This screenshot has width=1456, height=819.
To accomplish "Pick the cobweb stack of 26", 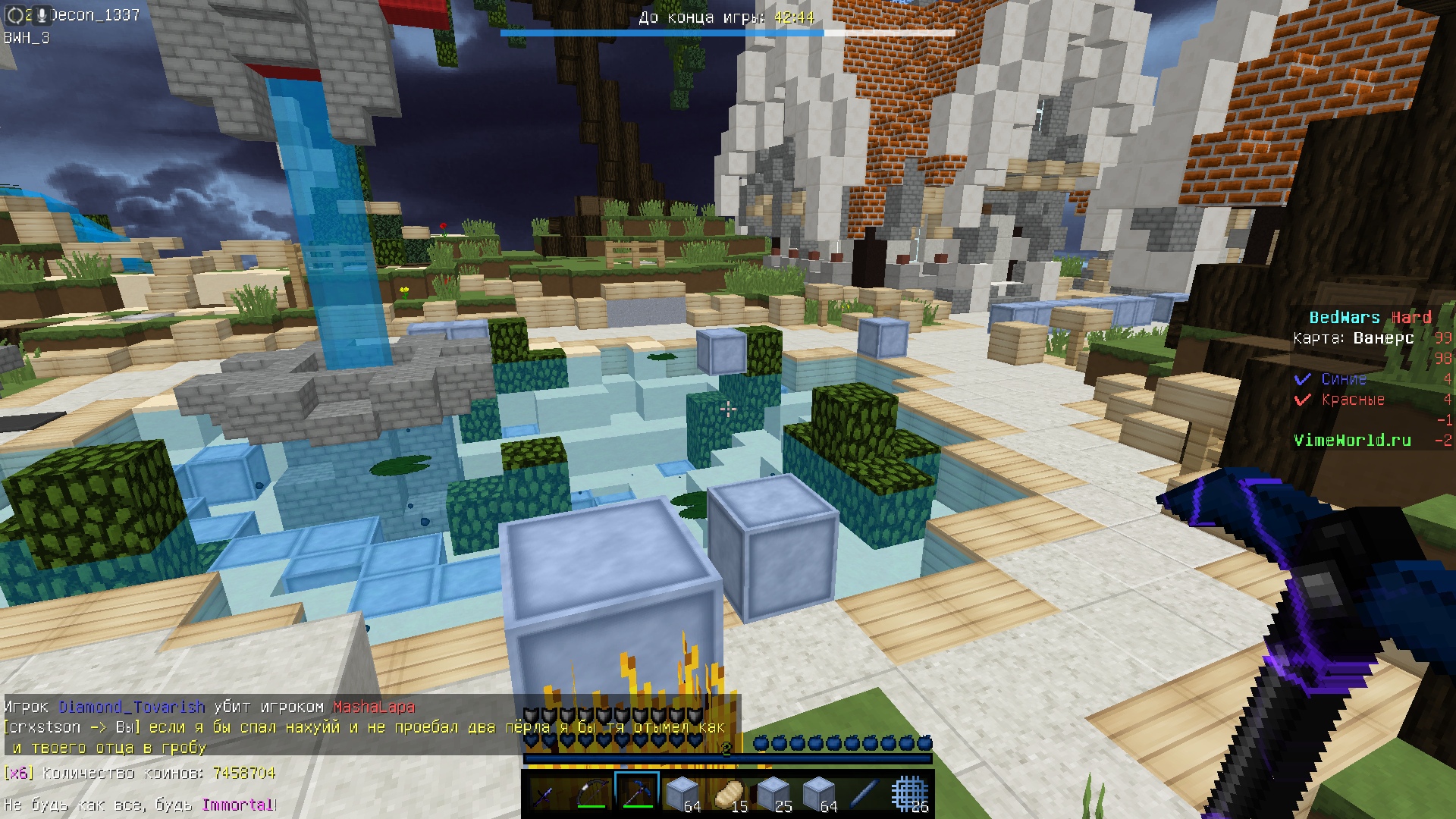I will coord(909,794).
